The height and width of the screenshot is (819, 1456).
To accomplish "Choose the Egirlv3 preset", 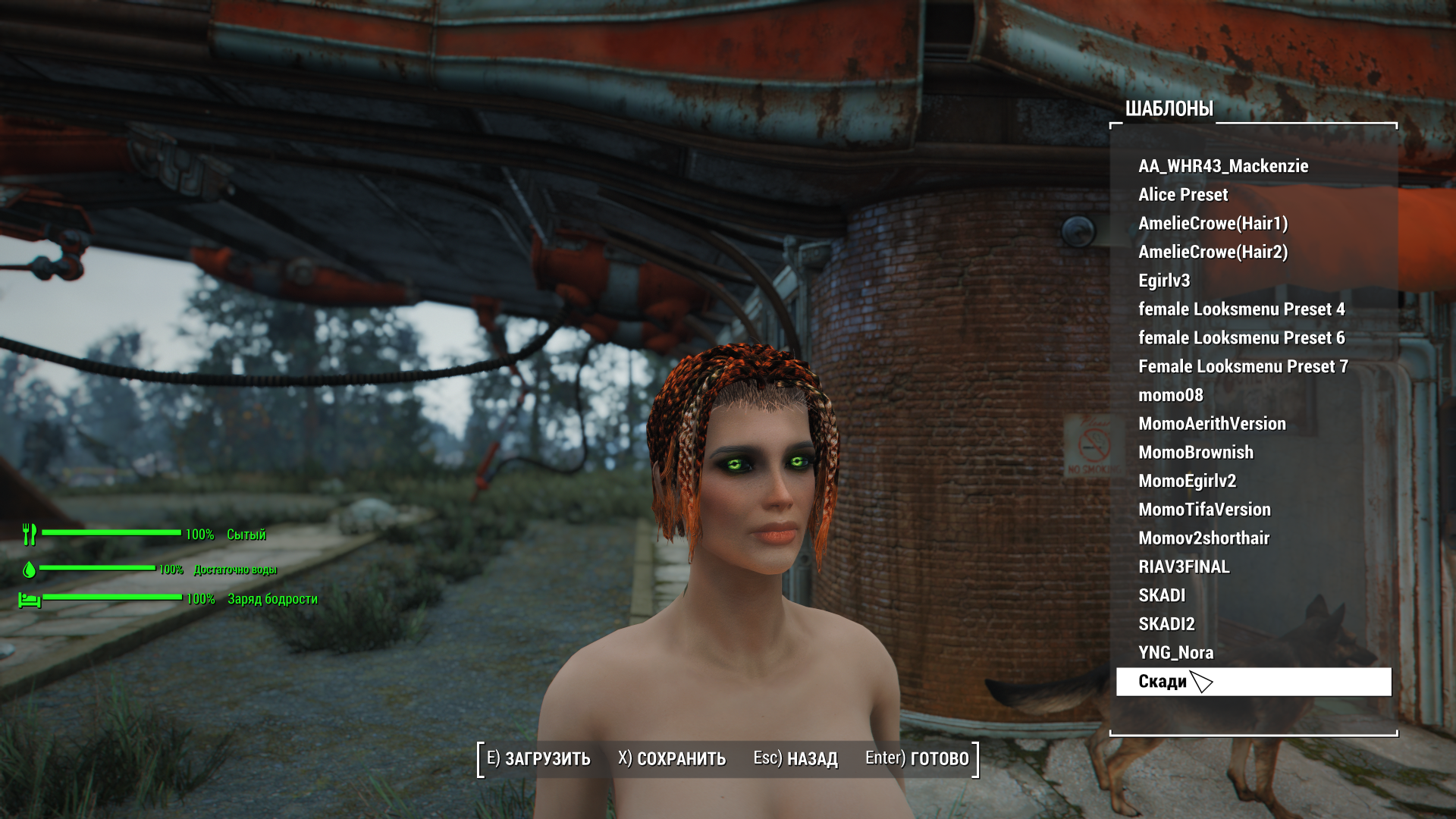I will pos(1163,281).
